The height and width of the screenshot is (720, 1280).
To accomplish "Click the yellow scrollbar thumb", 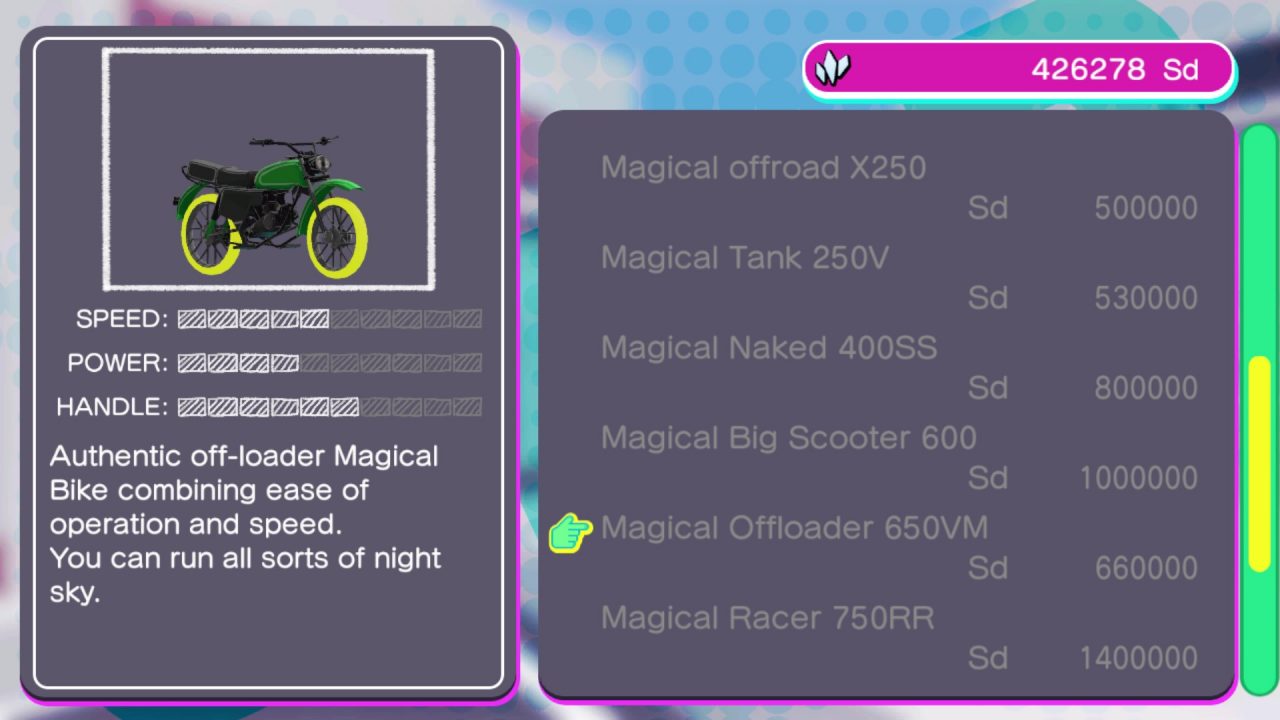I will point(1259,464).
